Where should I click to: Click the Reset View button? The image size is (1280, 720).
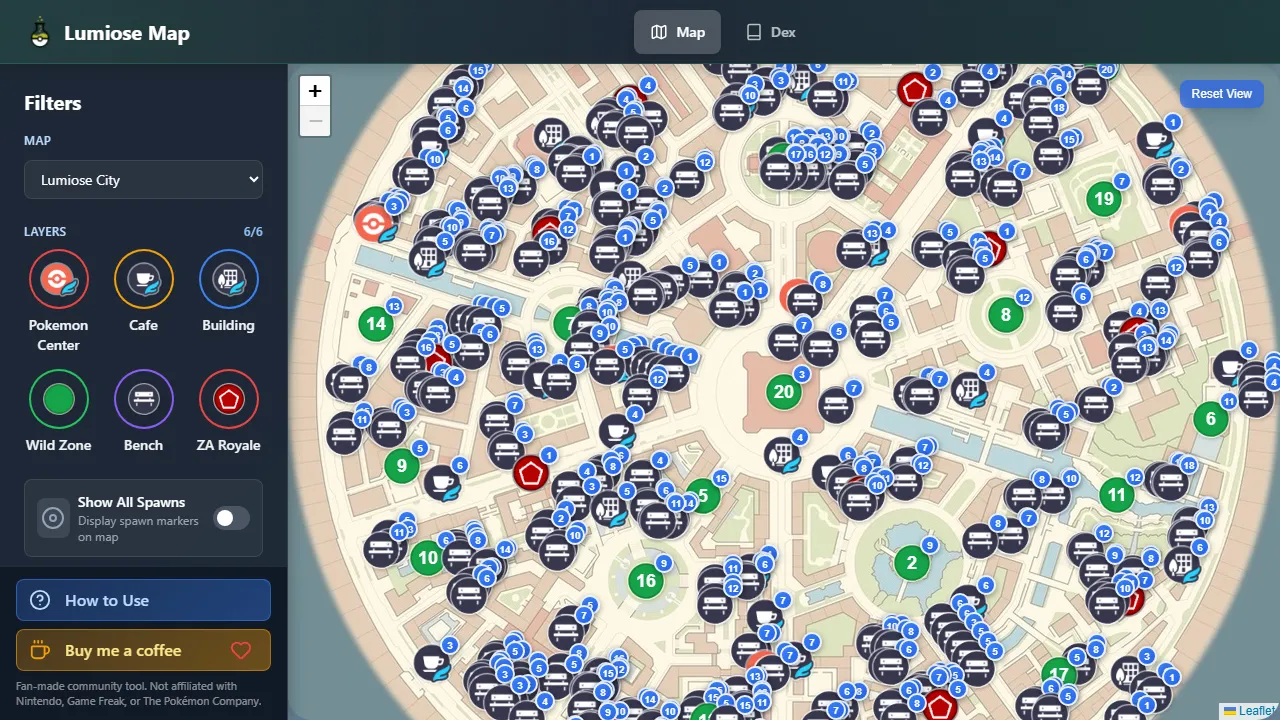tap(1221, 93)
